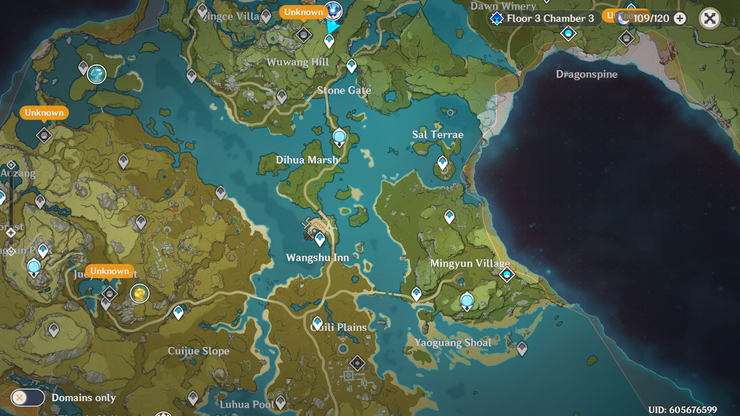
Task: Select the domain marker south of Guili Plains
Action: pos(356,363)
